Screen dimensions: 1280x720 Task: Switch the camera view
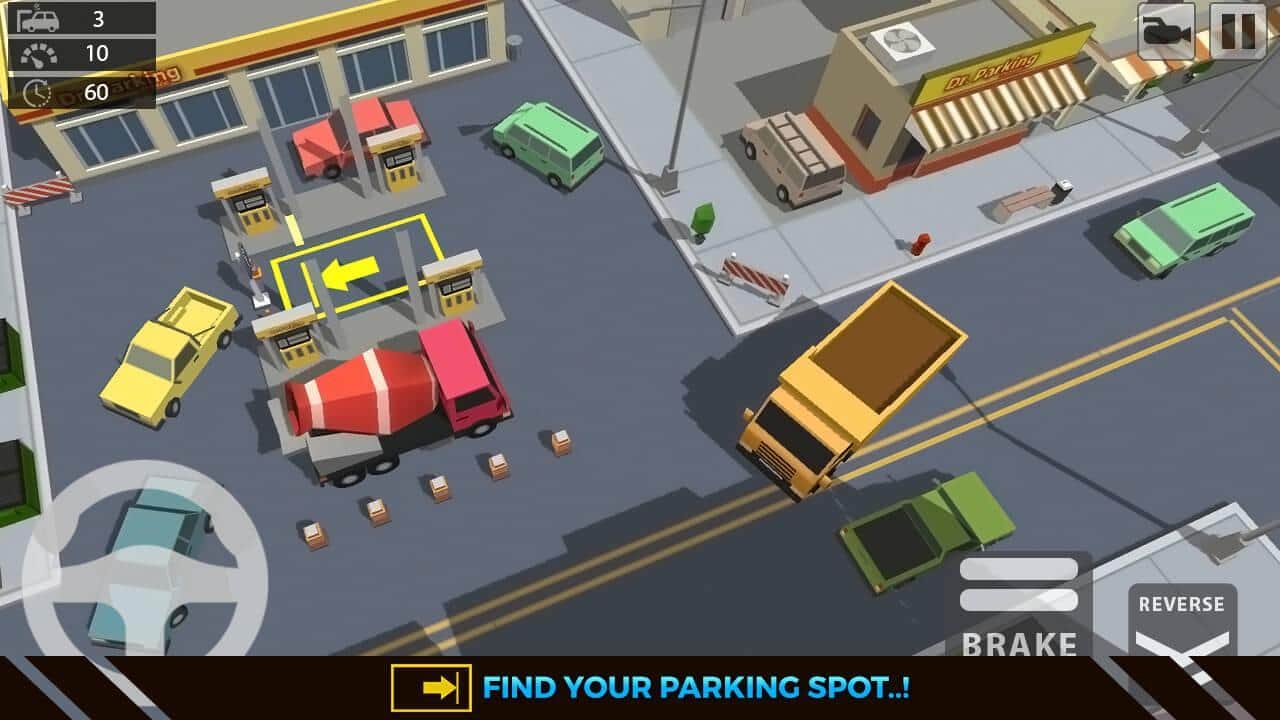[x=1167, y=31]
